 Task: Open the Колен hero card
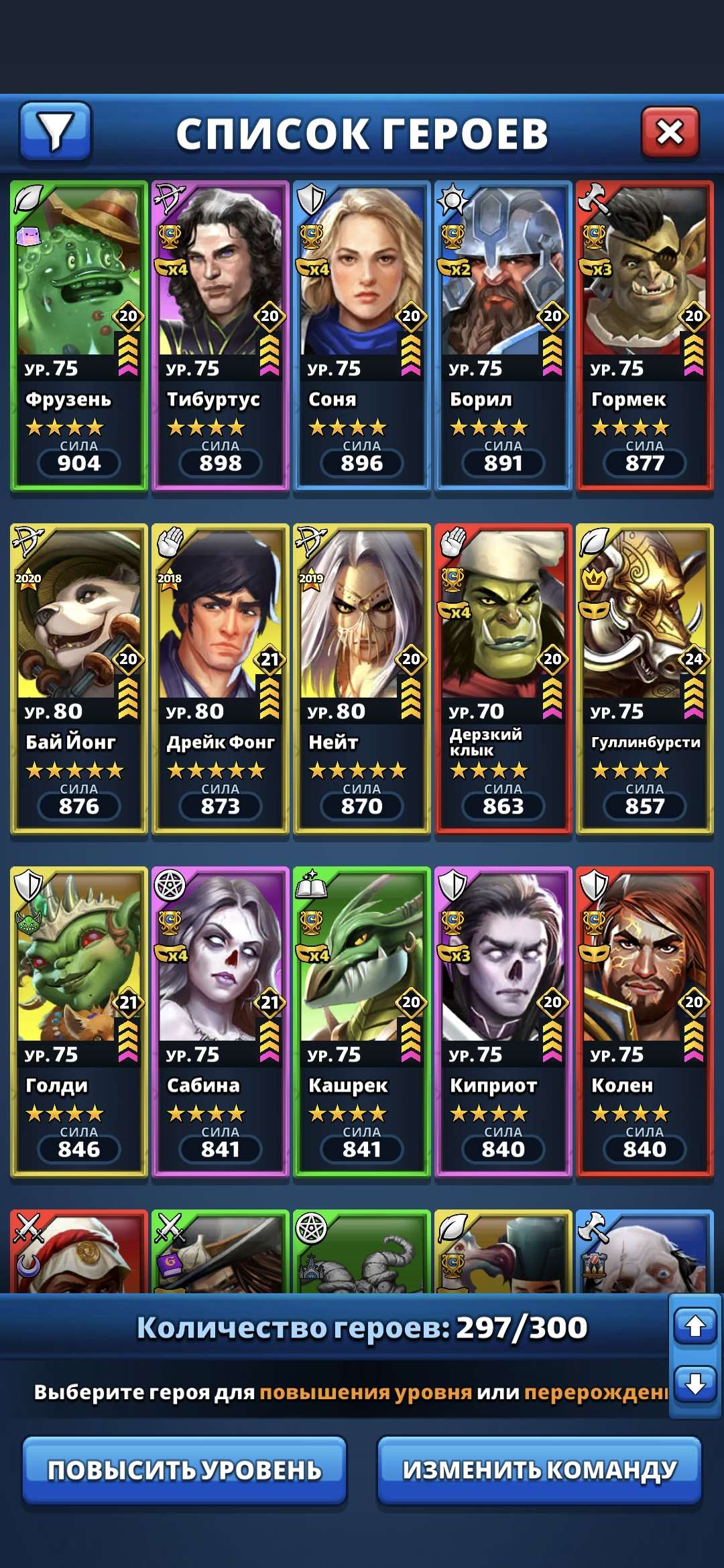click(x=645, y=1021)
